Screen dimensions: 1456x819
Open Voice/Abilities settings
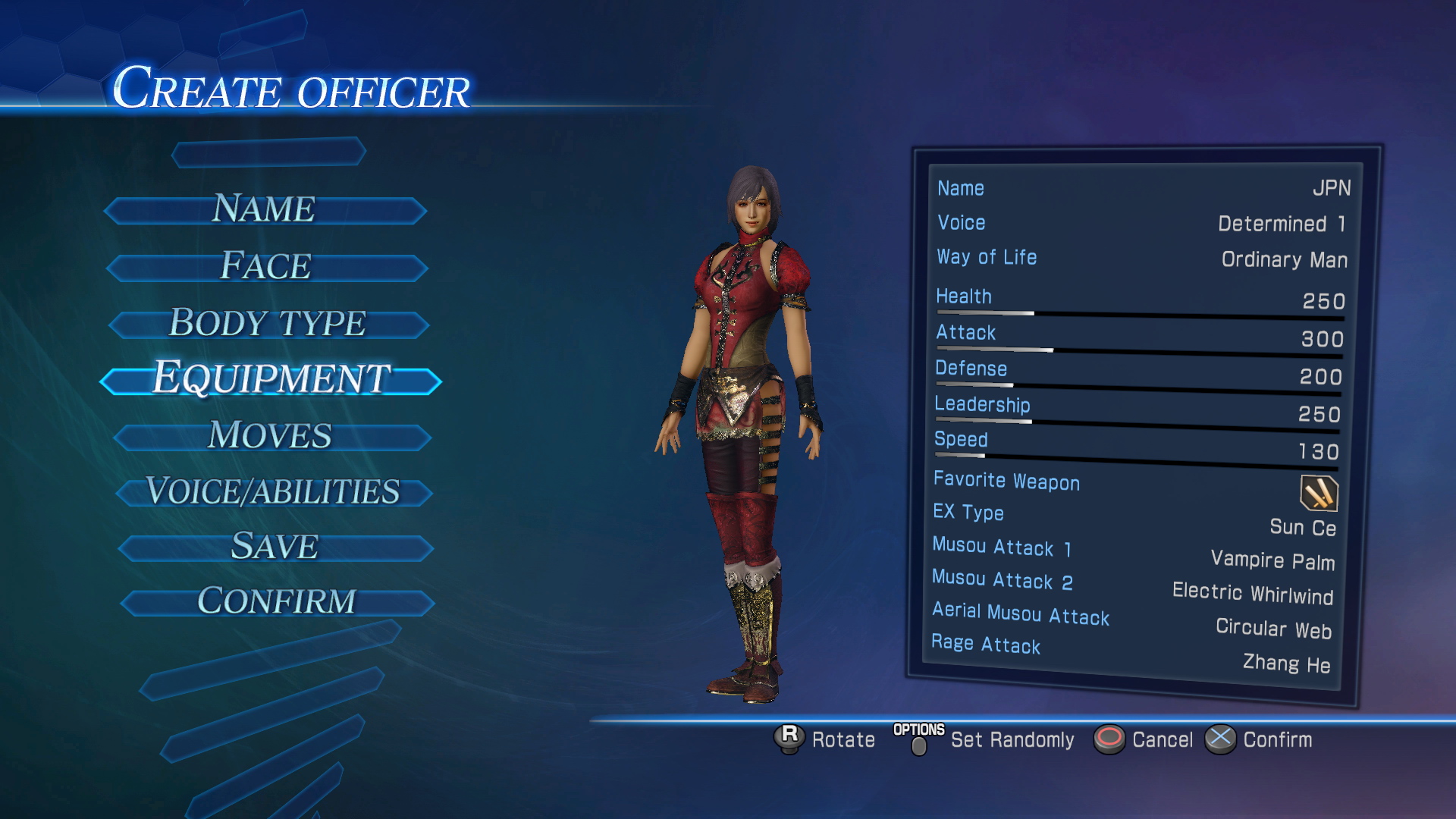273,491
